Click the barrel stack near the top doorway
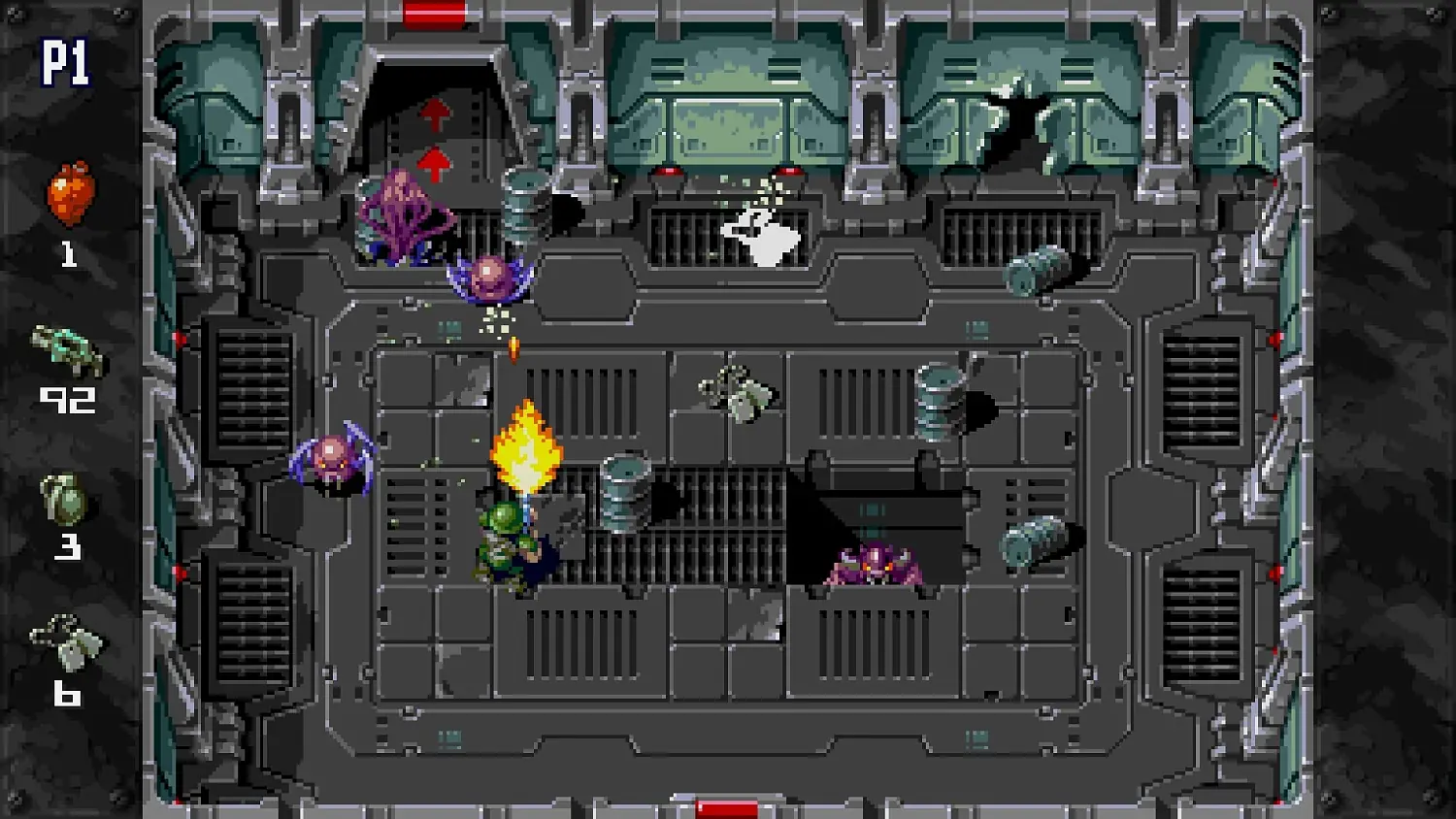1456x819 pixels. pyautogui.click(x=524, y=204)
